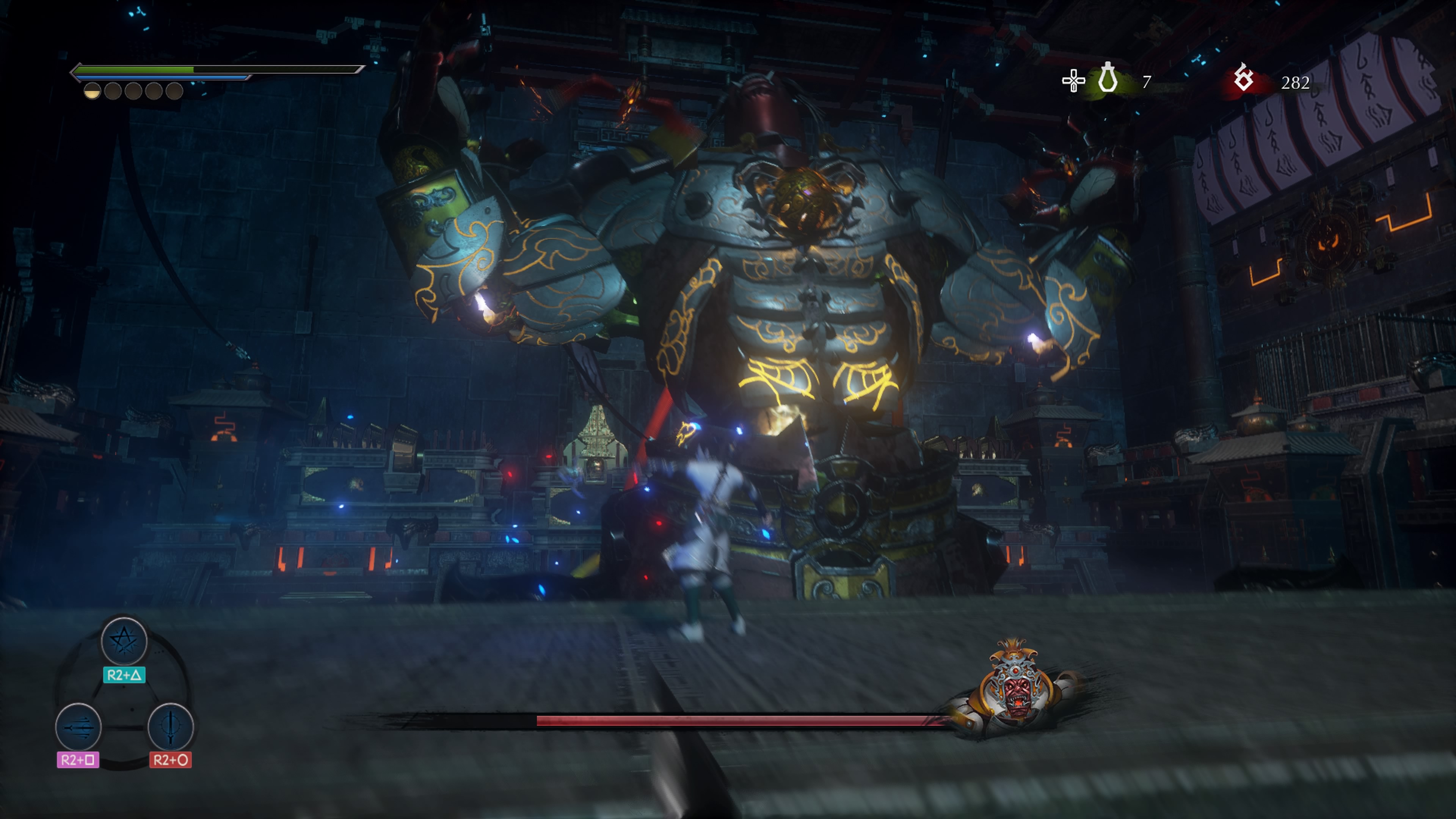This screenshot has width=1456, height=819.
Task: Activate the pentagram star skill
Action: coord(124,641)
